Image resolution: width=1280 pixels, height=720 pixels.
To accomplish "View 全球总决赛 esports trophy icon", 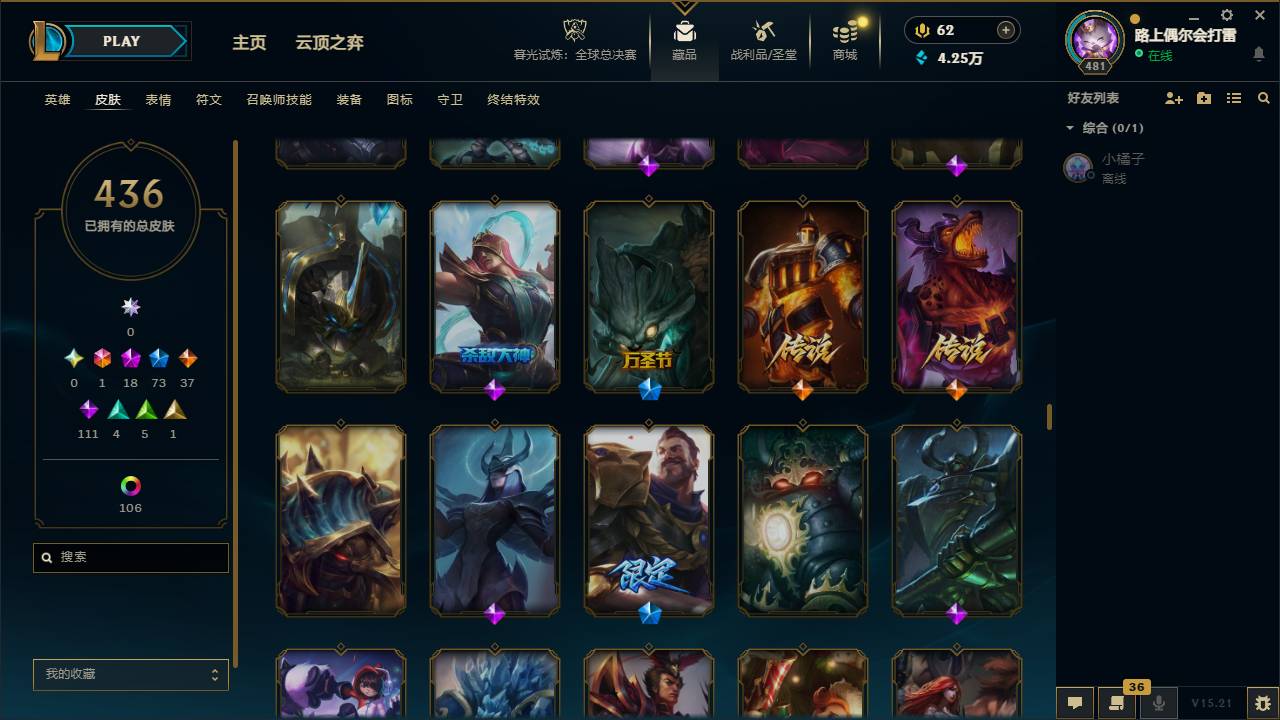I will click(573, 30).
